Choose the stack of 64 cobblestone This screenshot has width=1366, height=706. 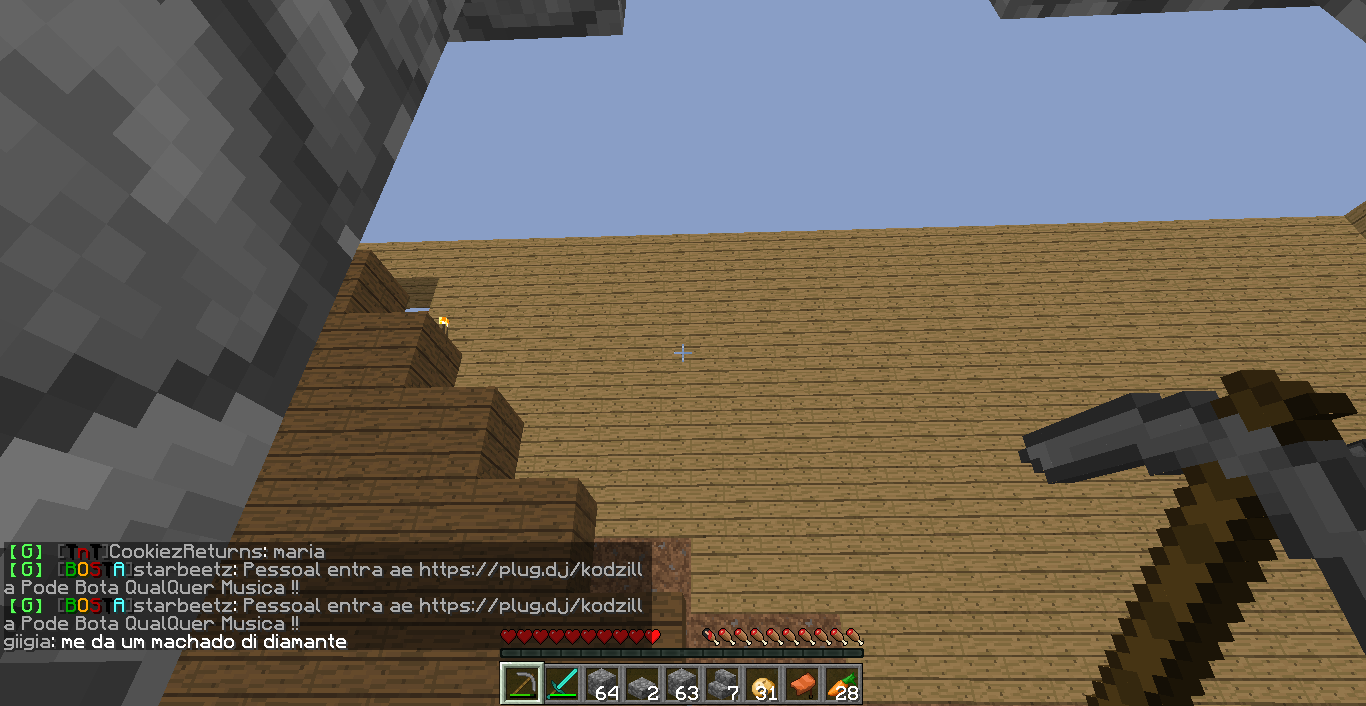(x=602, y=684)
